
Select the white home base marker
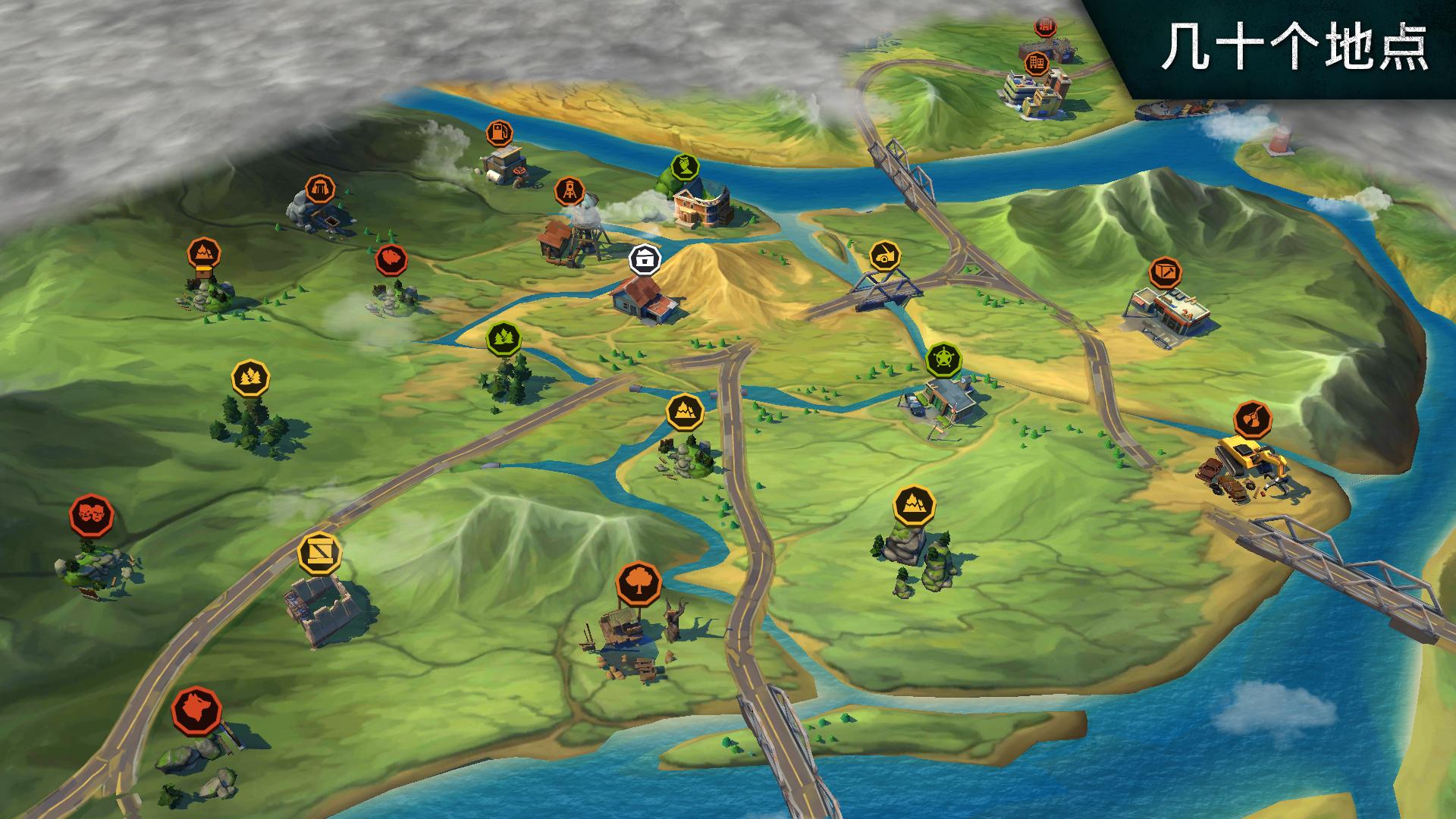click(x=645, y=260)
